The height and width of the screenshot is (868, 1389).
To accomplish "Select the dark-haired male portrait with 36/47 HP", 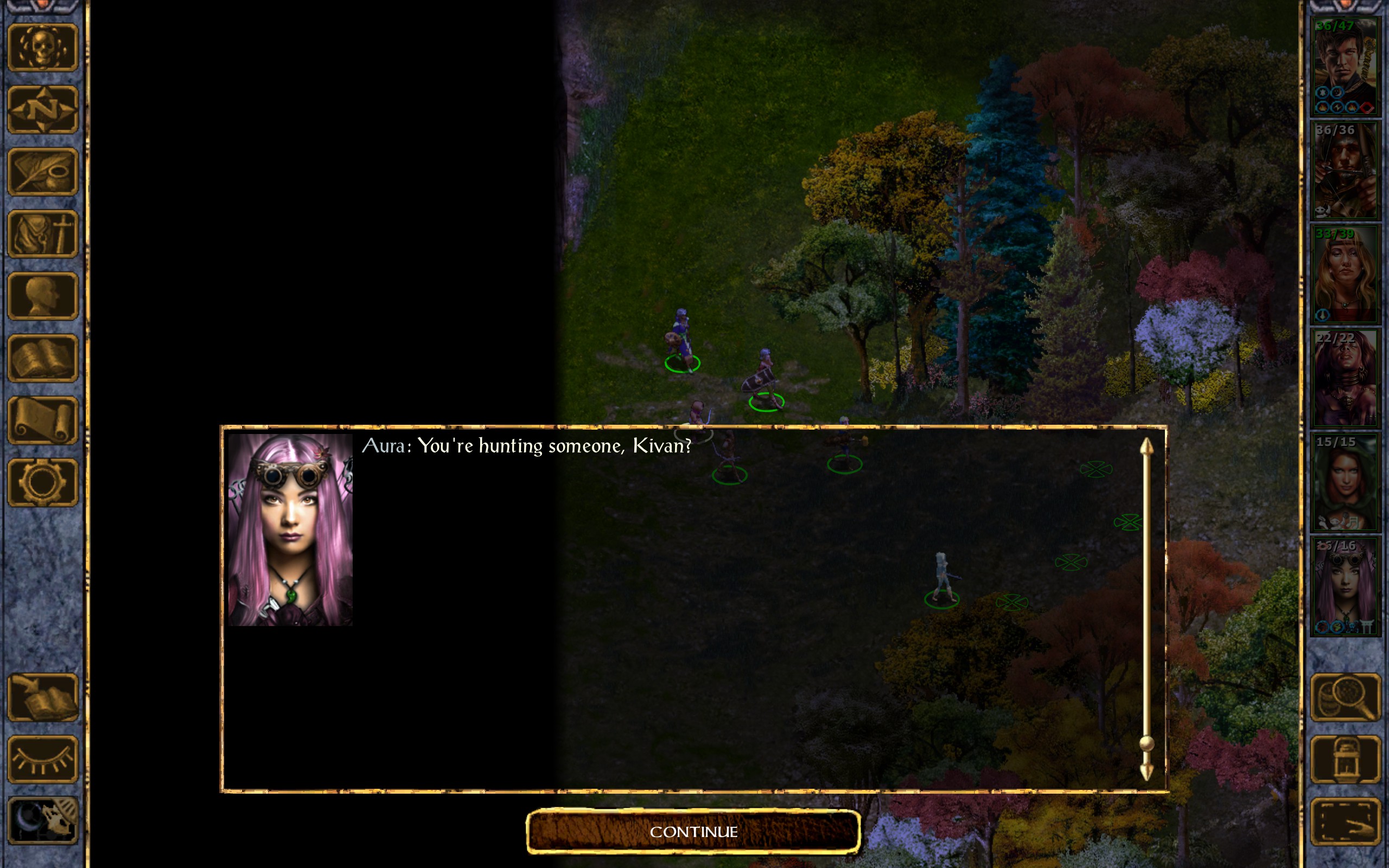I will 1344,67.
